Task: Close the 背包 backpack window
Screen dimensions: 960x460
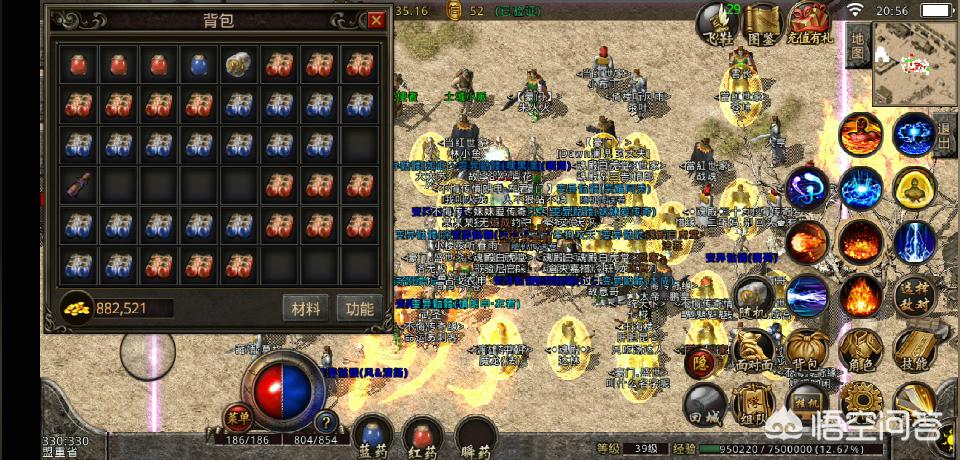Action: (376, 20)
